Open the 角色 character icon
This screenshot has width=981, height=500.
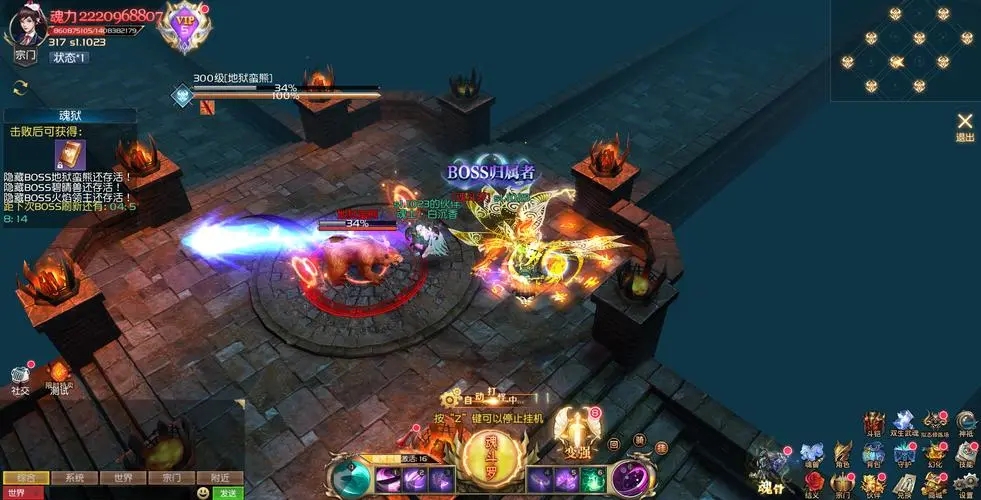[x=842, y=454]
